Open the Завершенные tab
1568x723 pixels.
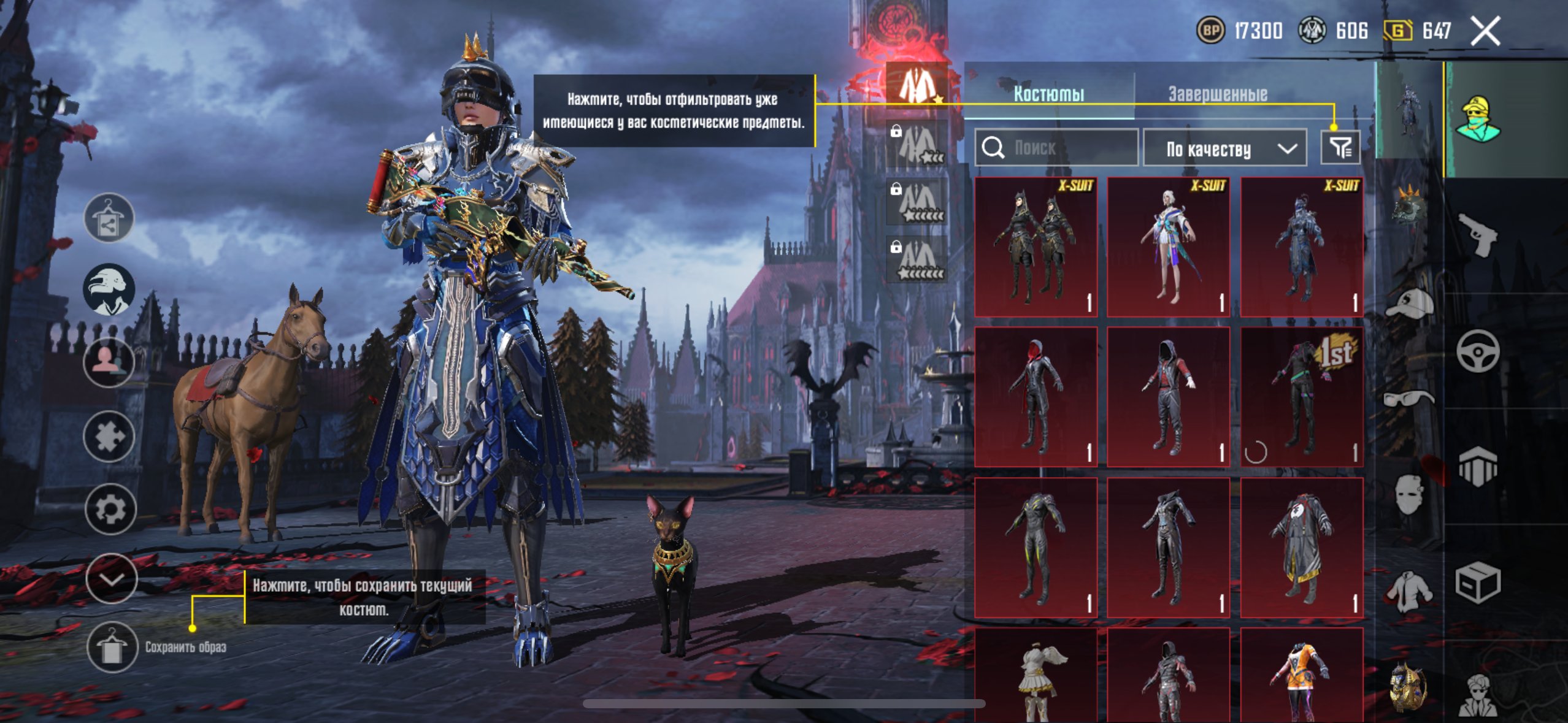pyautogui.click(x=1218, y=94)
